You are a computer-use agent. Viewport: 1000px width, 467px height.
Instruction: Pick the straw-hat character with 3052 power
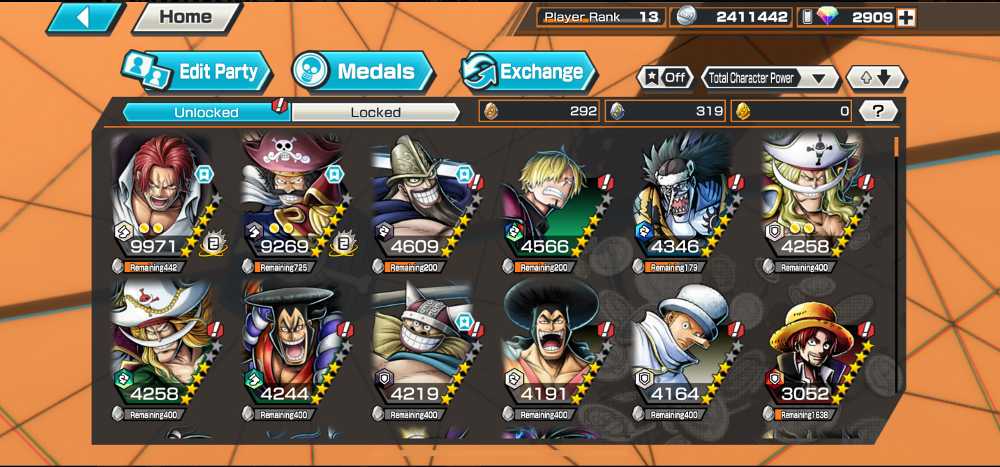(x=812, y=350)
